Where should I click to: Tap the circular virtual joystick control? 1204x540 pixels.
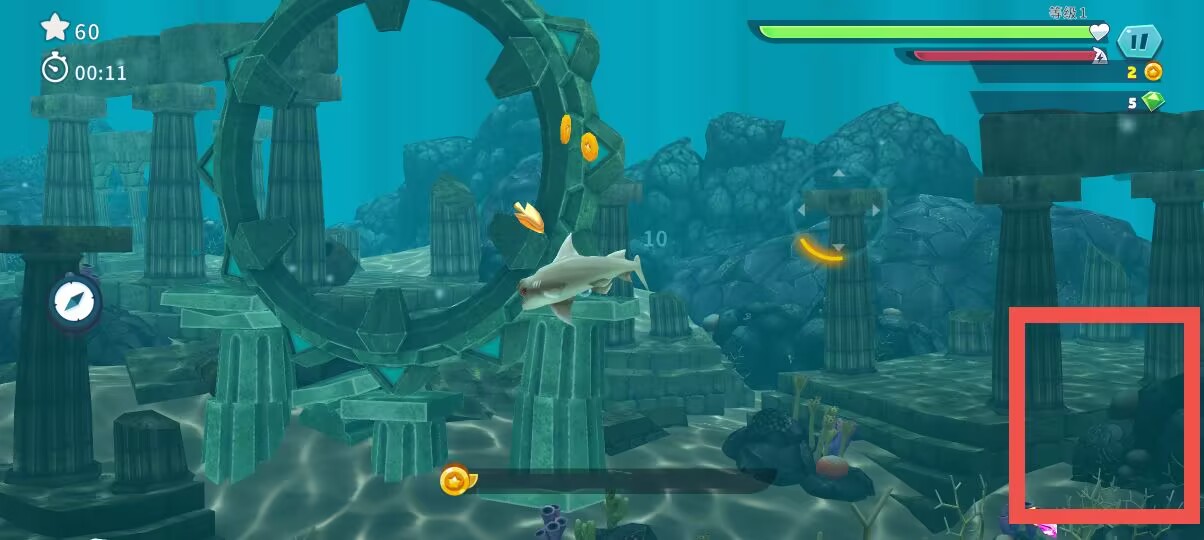(837, 212)
